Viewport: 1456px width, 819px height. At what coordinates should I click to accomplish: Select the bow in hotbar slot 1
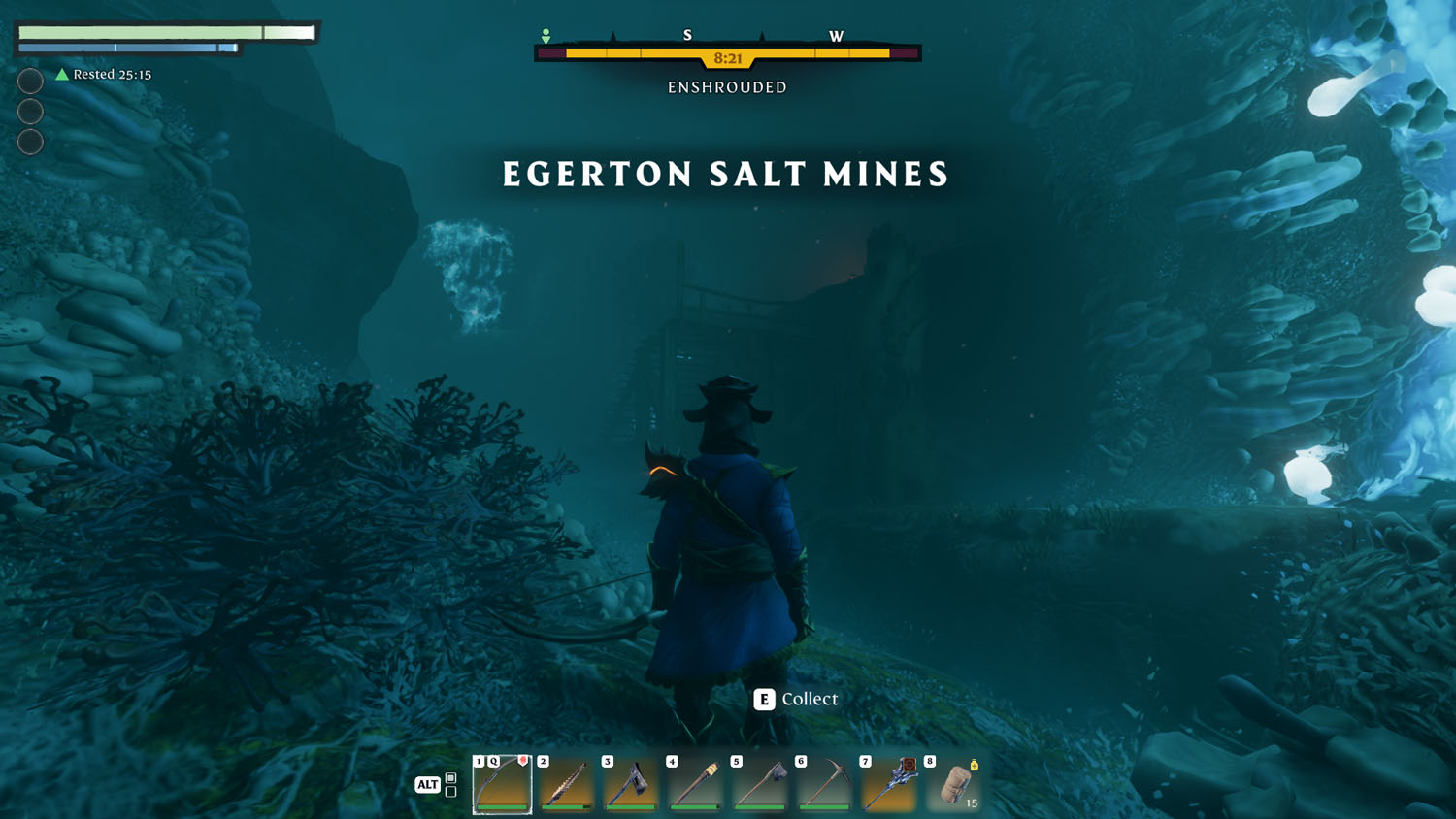tap(502, 784)
